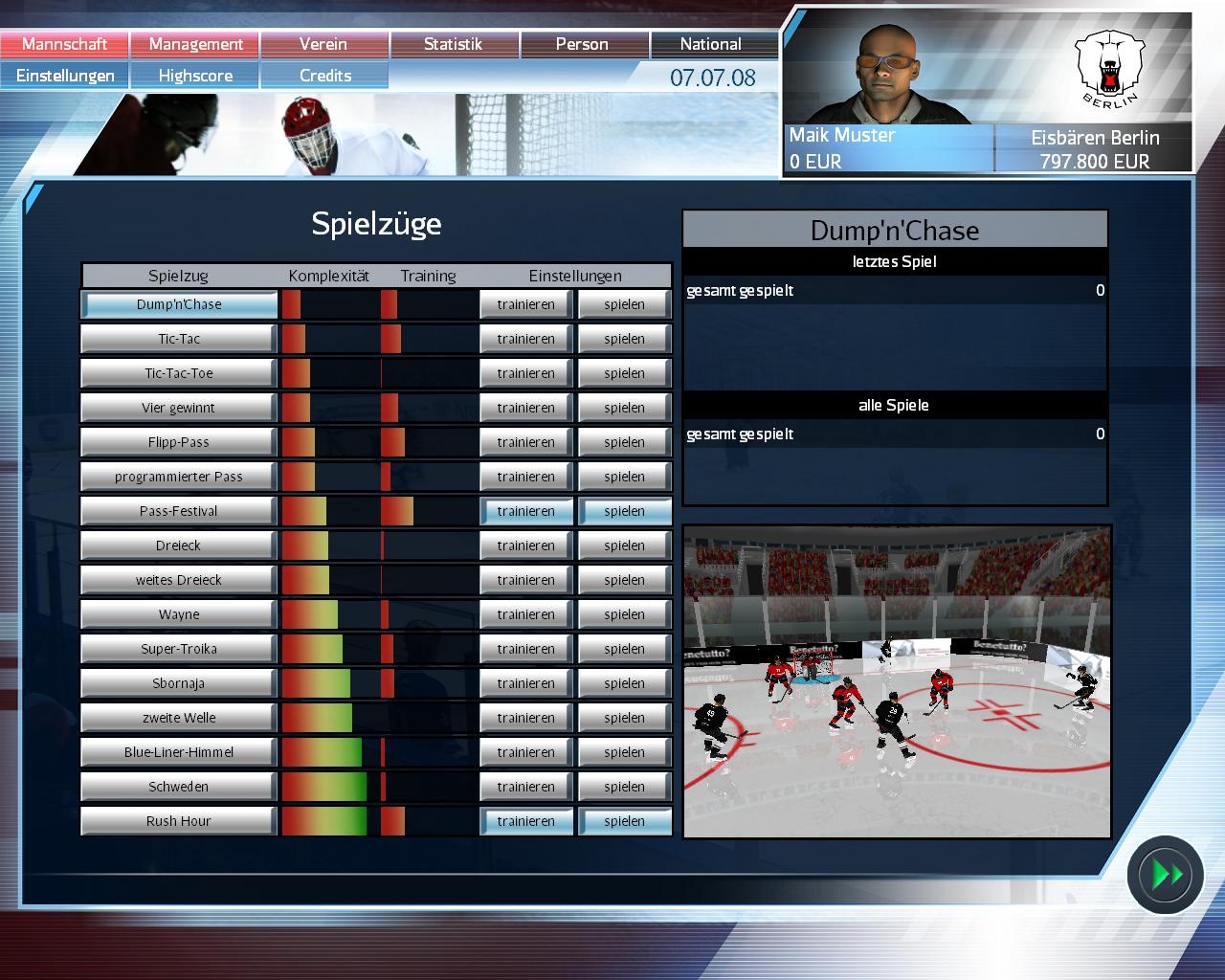The width and height of the screenshot is (1225, 980).
Task: Select the Dump'n'Chase play
Action: [179, 304]
